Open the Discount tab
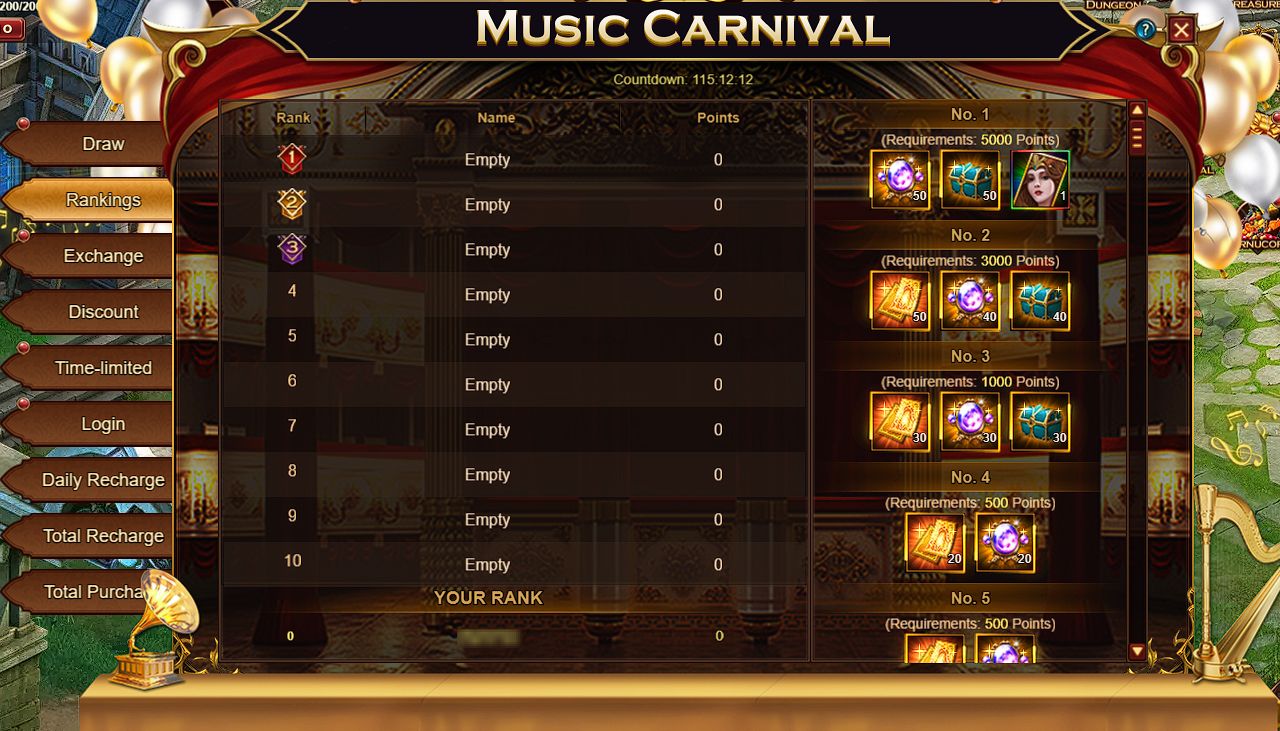 [x=103, y=312]
